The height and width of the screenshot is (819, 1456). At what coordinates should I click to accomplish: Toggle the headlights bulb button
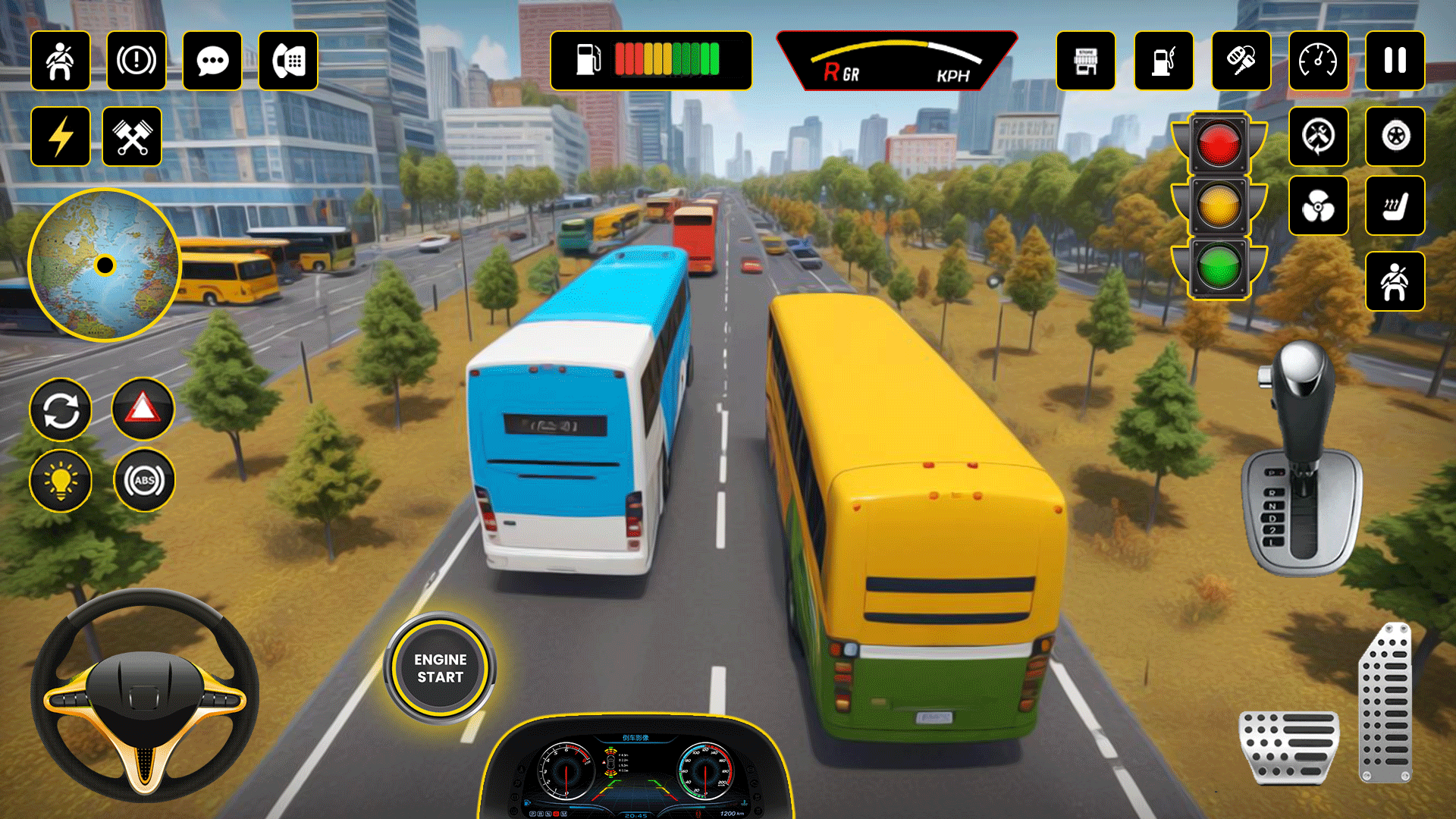[x=61, y=480]
